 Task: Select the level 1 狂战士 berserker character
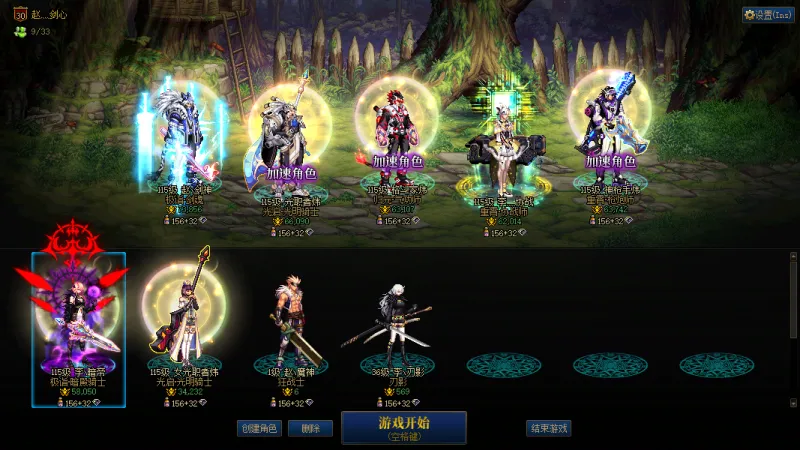click(290, 320)
